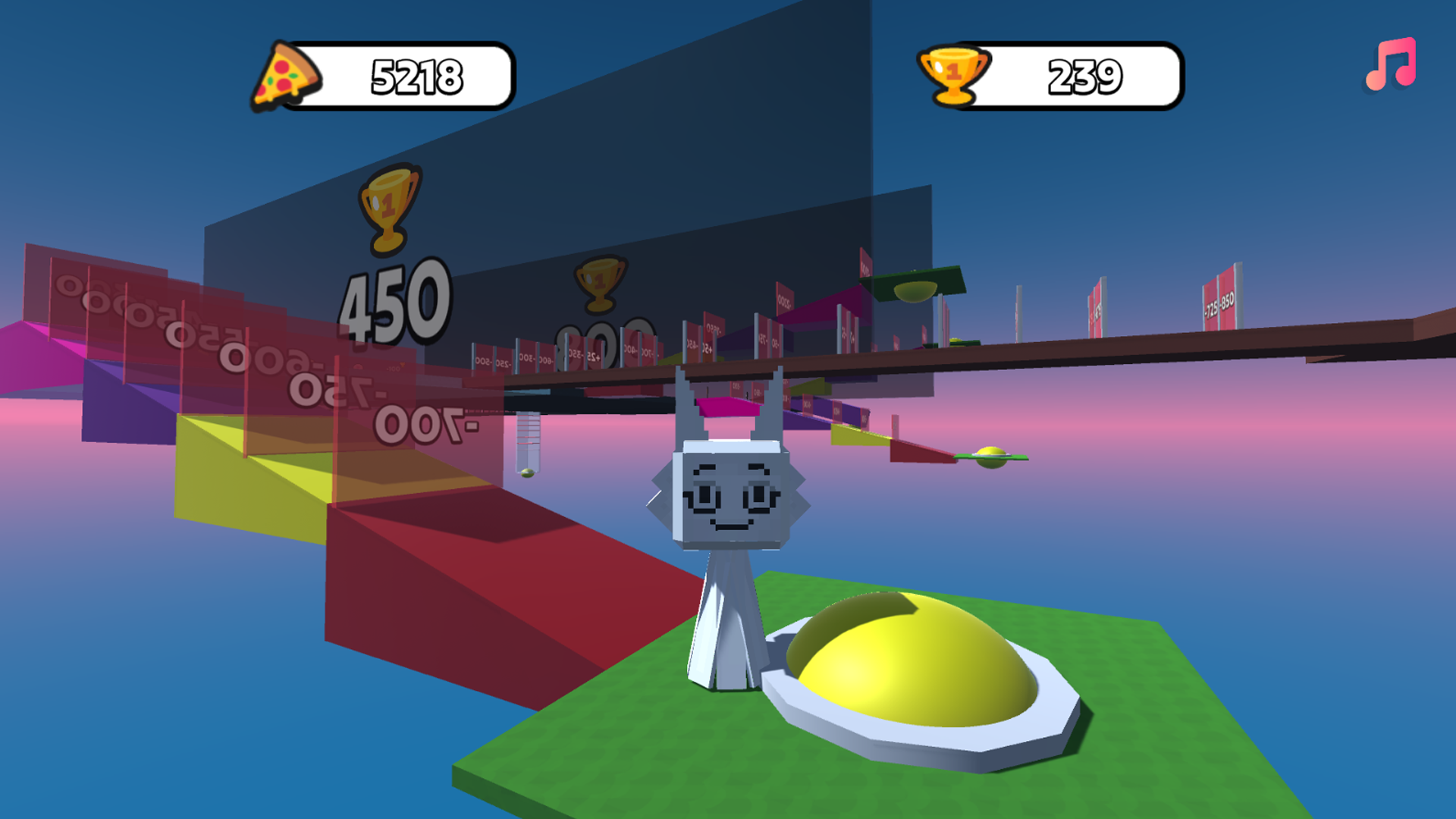Click the -725 gate sign
The height and width of the screenshot is (819, 1456).
pos(1211,306)
